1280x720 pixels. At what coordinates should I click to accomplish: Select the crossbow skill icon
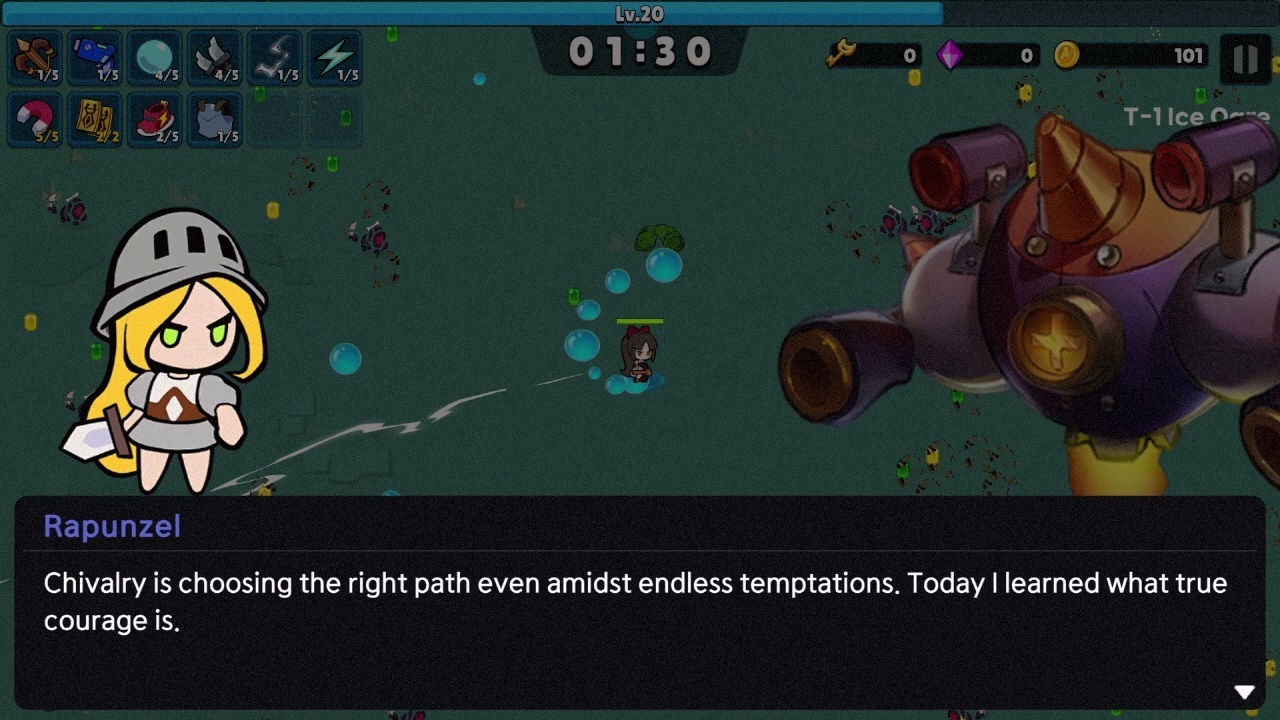tap(32, 58)
